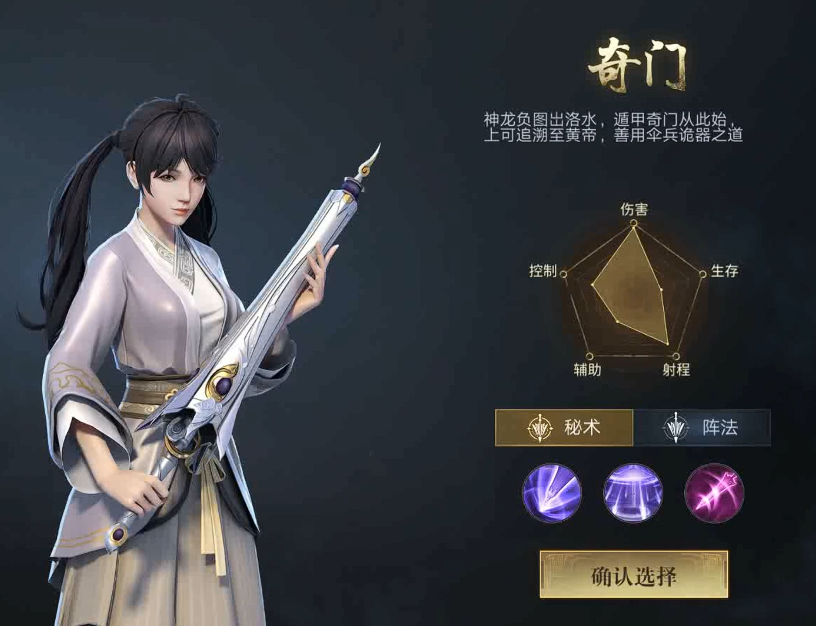Select the magenta slash skill icon
Image resolution: width=816 pixels, height=626 pixels.
[x=714, y=493]
